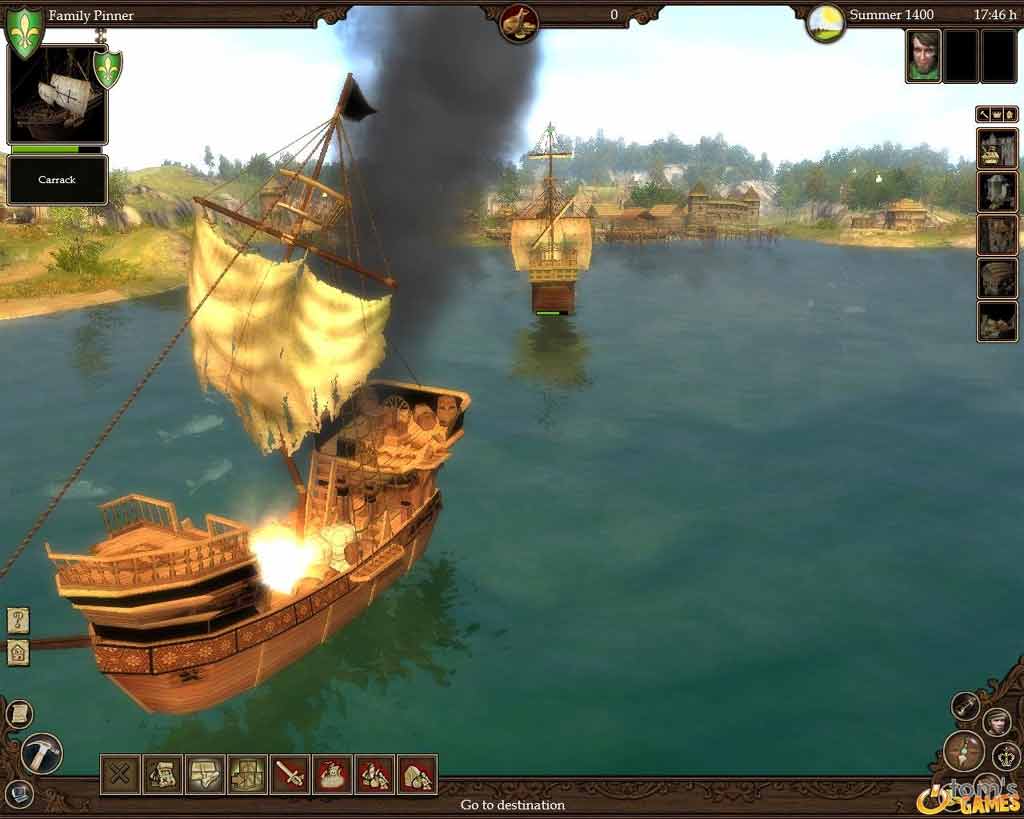1024x819 pixels.
Task: Open the hammer build menu
Action: pos(41,753)
